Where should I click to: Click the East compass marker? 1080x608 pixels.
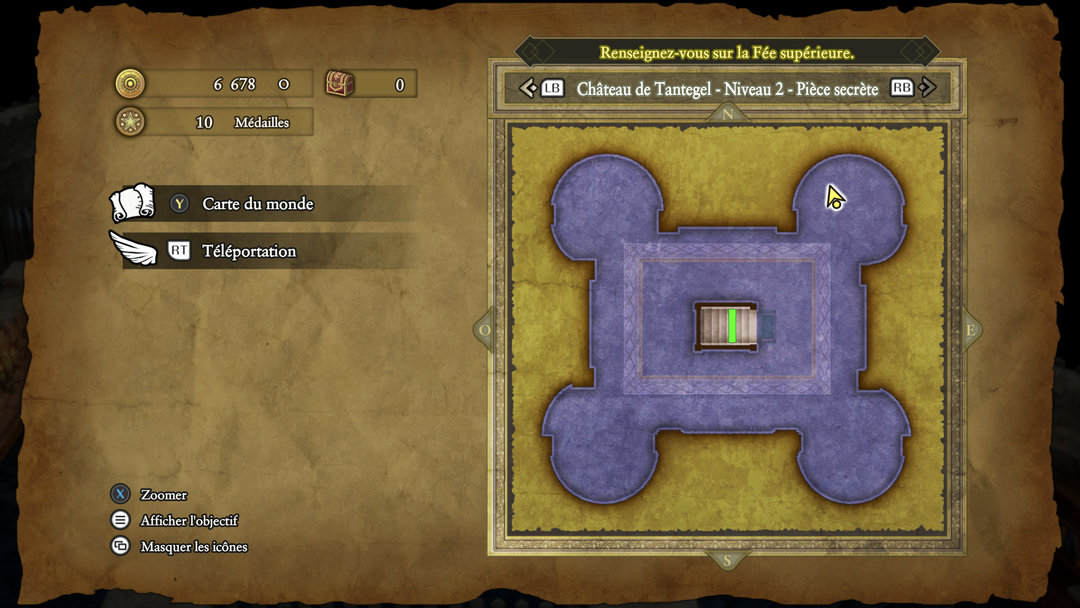[969, 330]
